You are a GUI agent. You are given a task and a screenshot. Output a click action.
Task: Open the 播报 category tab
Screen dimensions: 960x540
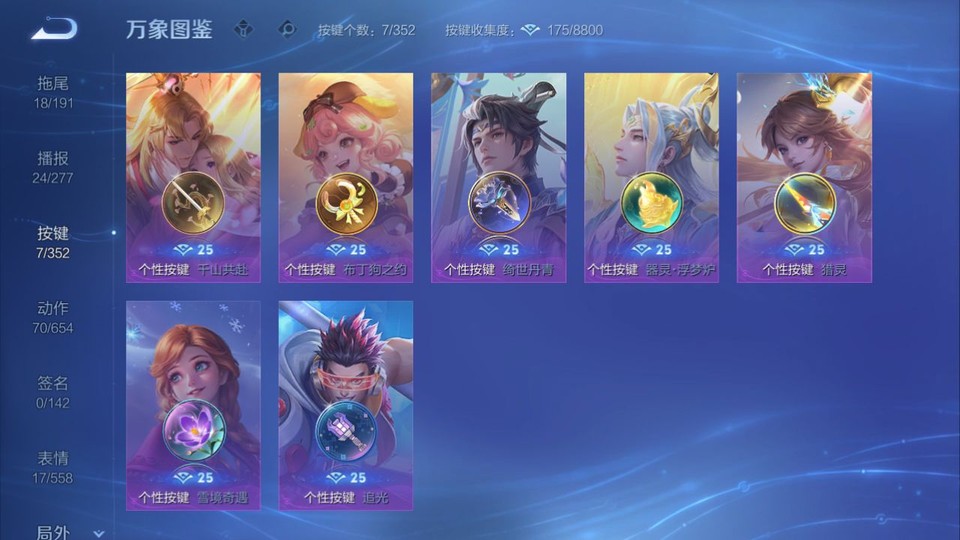[53, 167]
